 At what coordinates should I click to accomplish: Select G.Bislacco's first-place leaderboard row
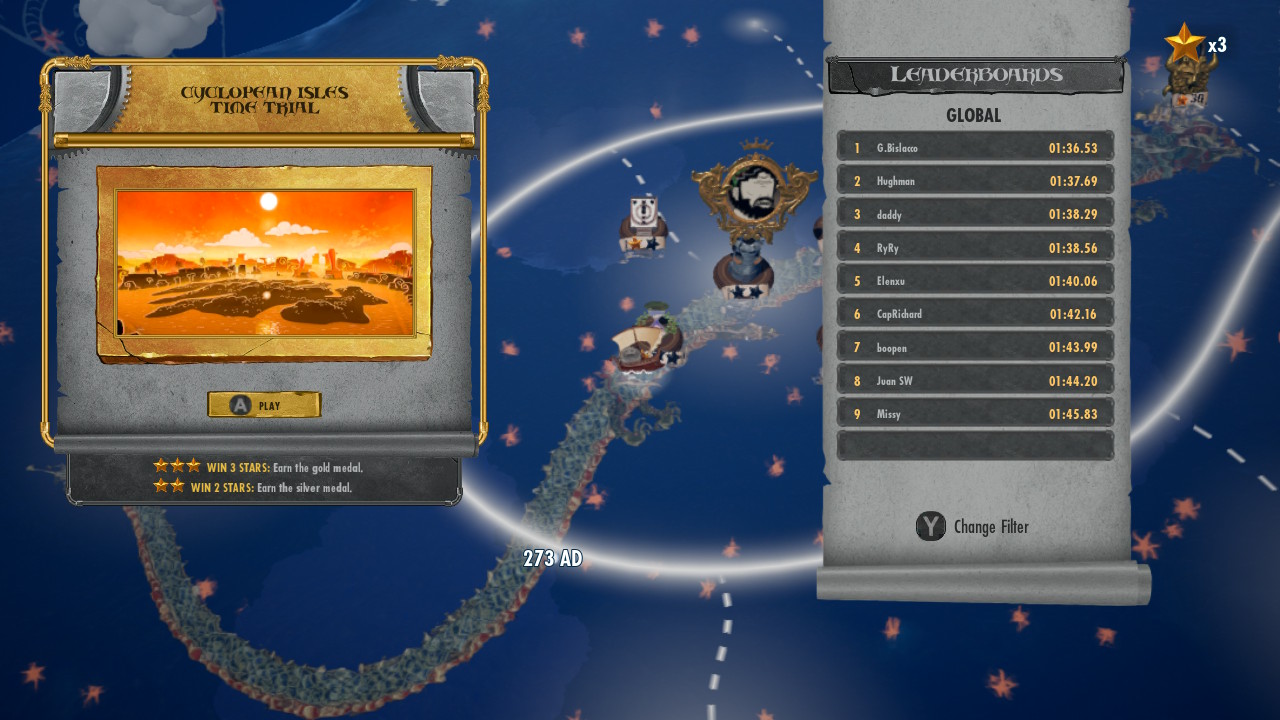point(975,148)
